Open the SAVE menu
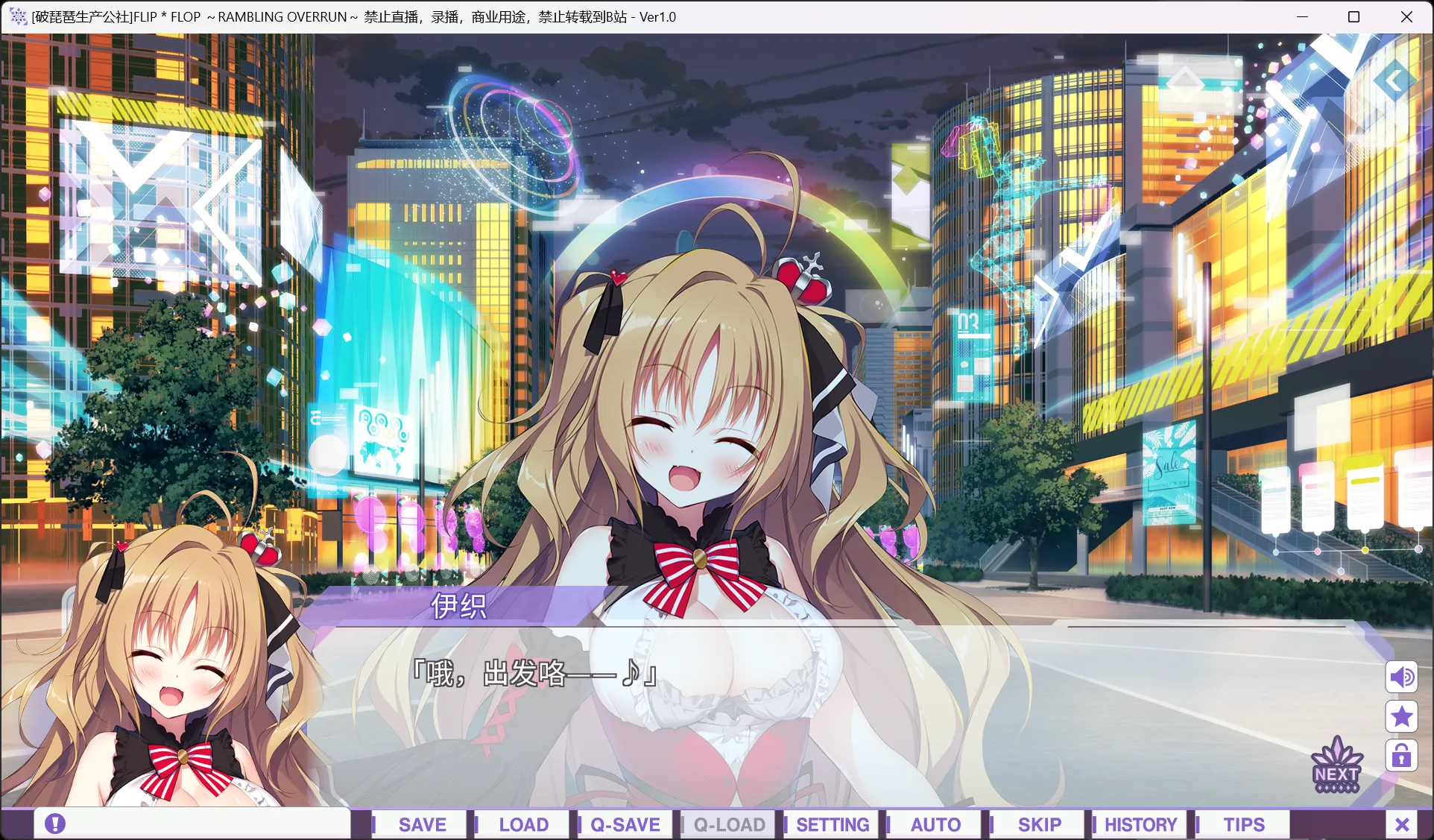This screenshot has width=1434, height=840. click(422, 824)
